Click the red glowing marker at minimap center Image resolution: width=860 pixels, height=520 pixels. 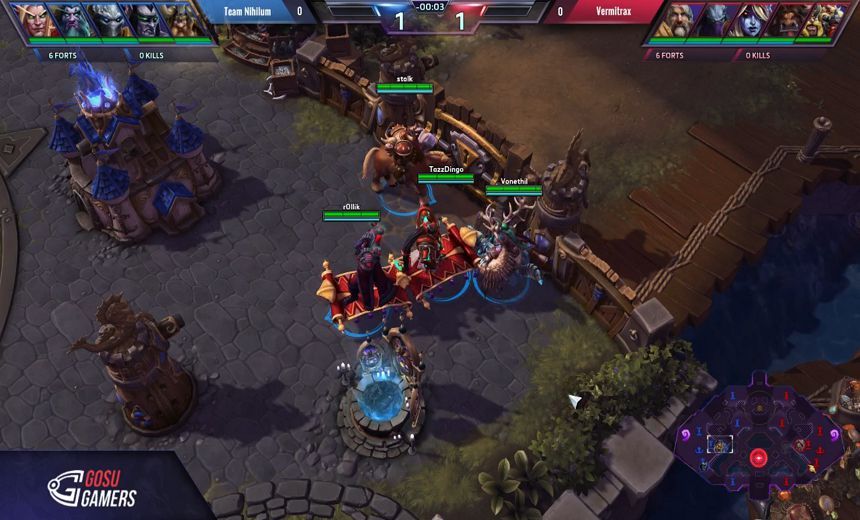point(758,458)
